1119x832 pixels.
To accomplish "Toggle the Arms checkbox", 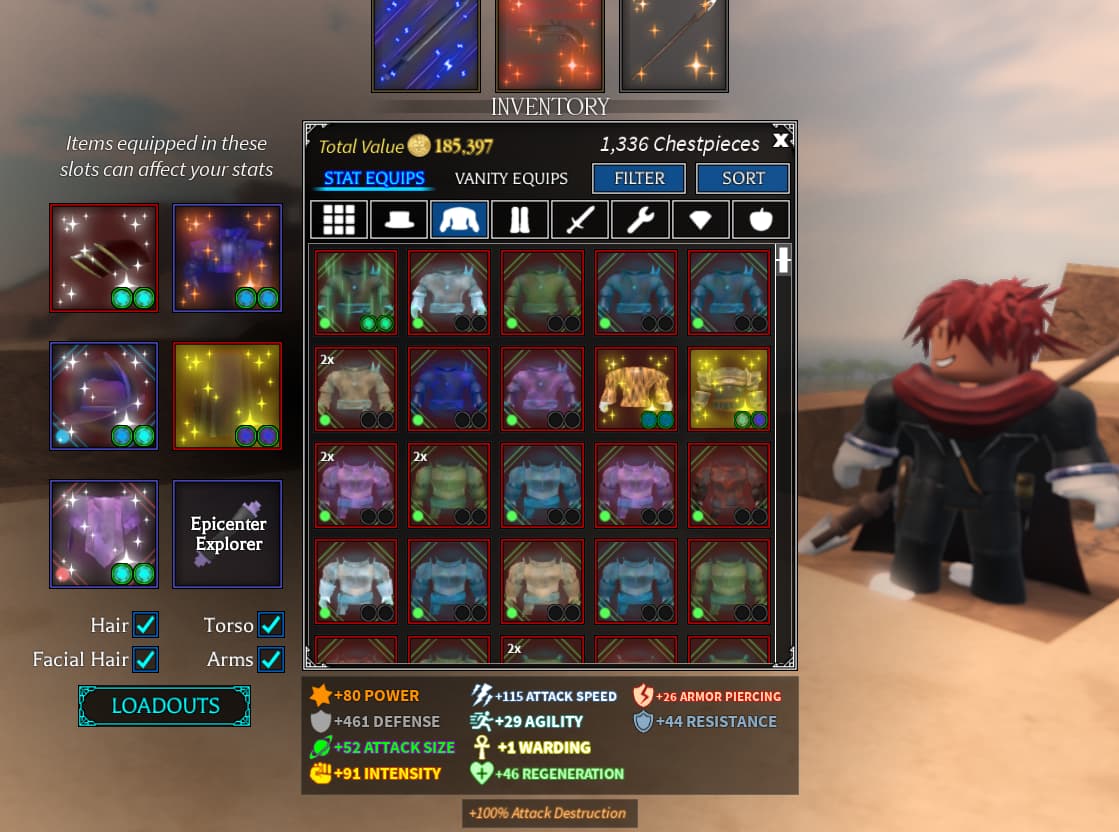I will click(270, 659).
